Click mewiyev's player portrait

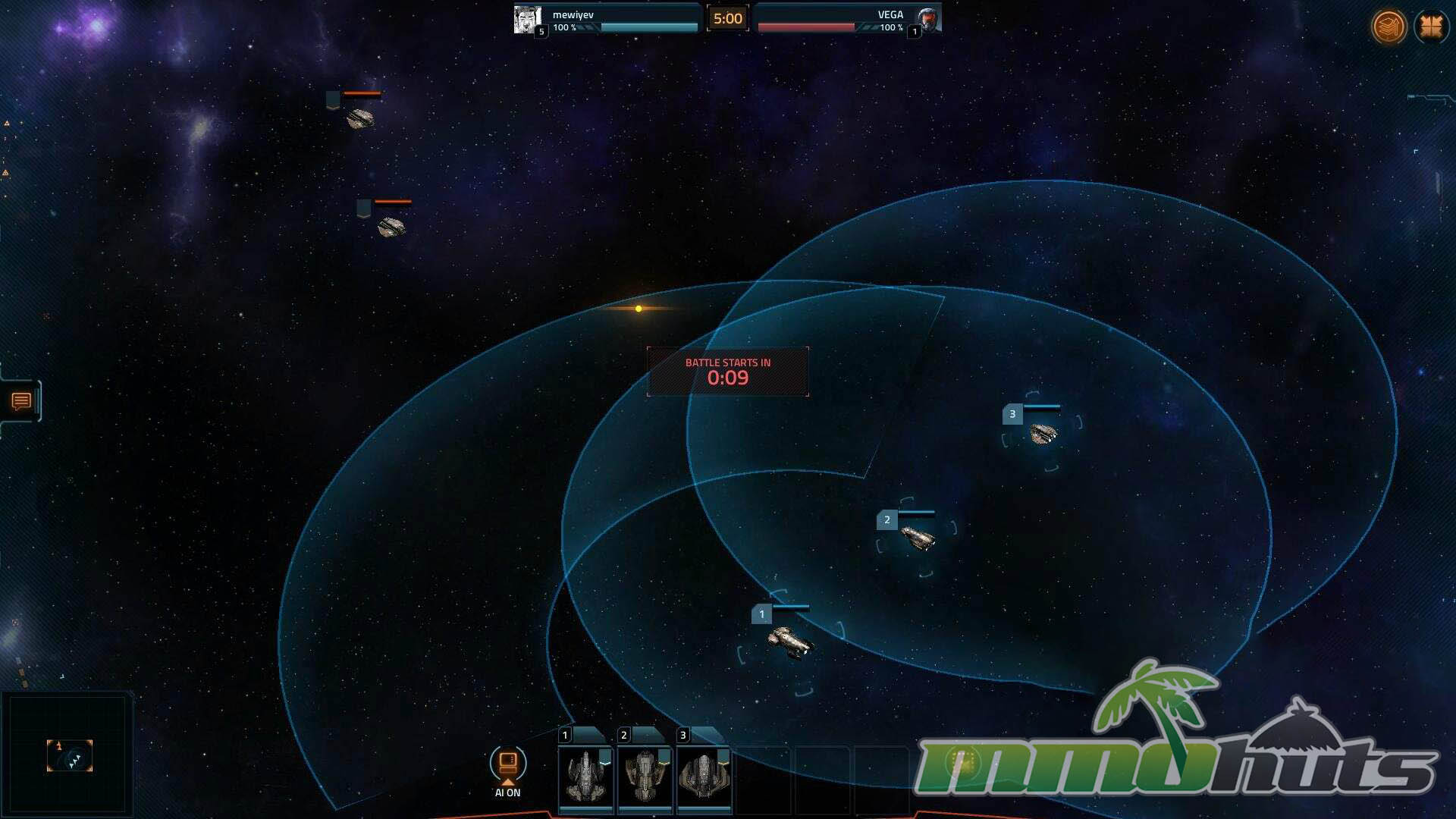[x=528, y=19]
